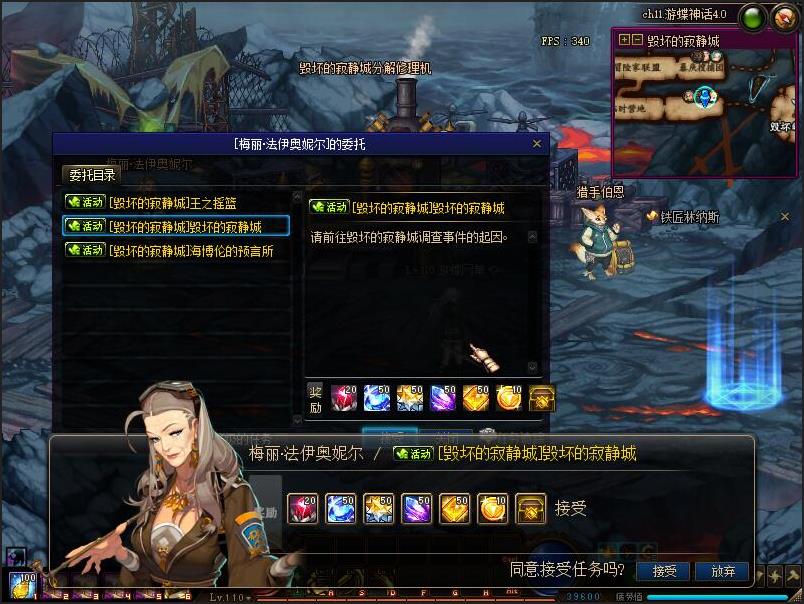Choose the 海博伦的预言所 quest entry
The height and width of the screenshot is (604, 804).
click(x=176, y=251)
